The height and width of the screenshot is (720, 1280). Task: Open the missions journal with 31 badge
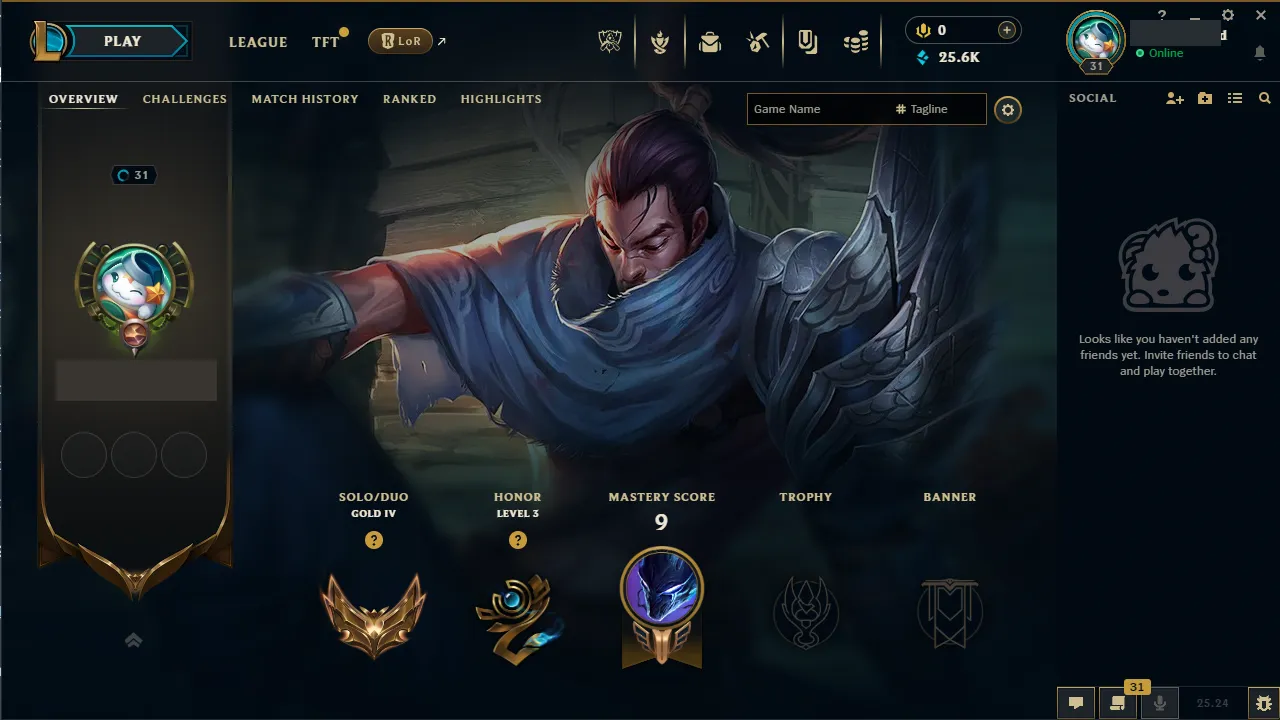pos(1117,703)
